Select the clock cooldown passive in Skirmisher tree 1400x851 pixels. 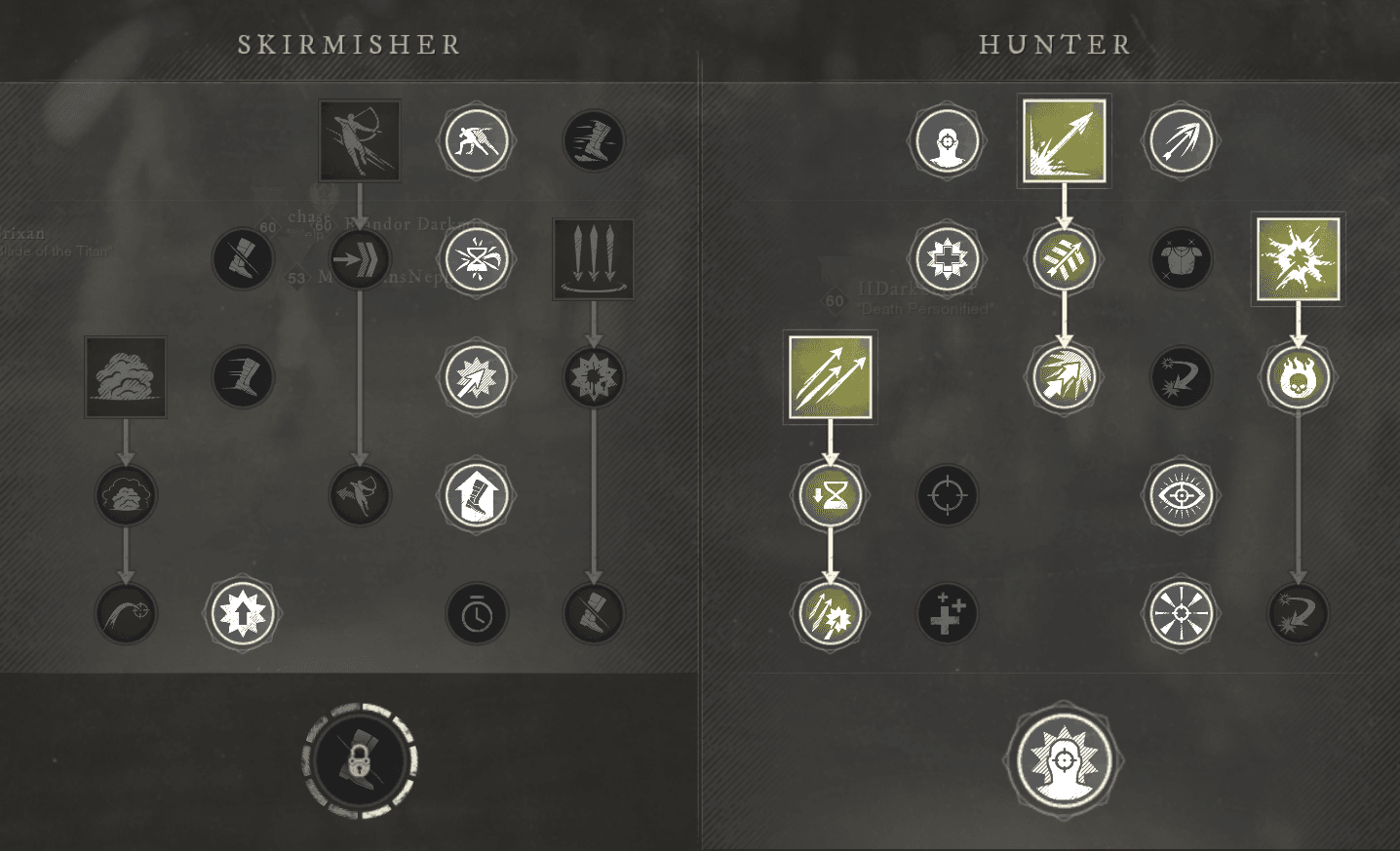click(x=477, y=613)
